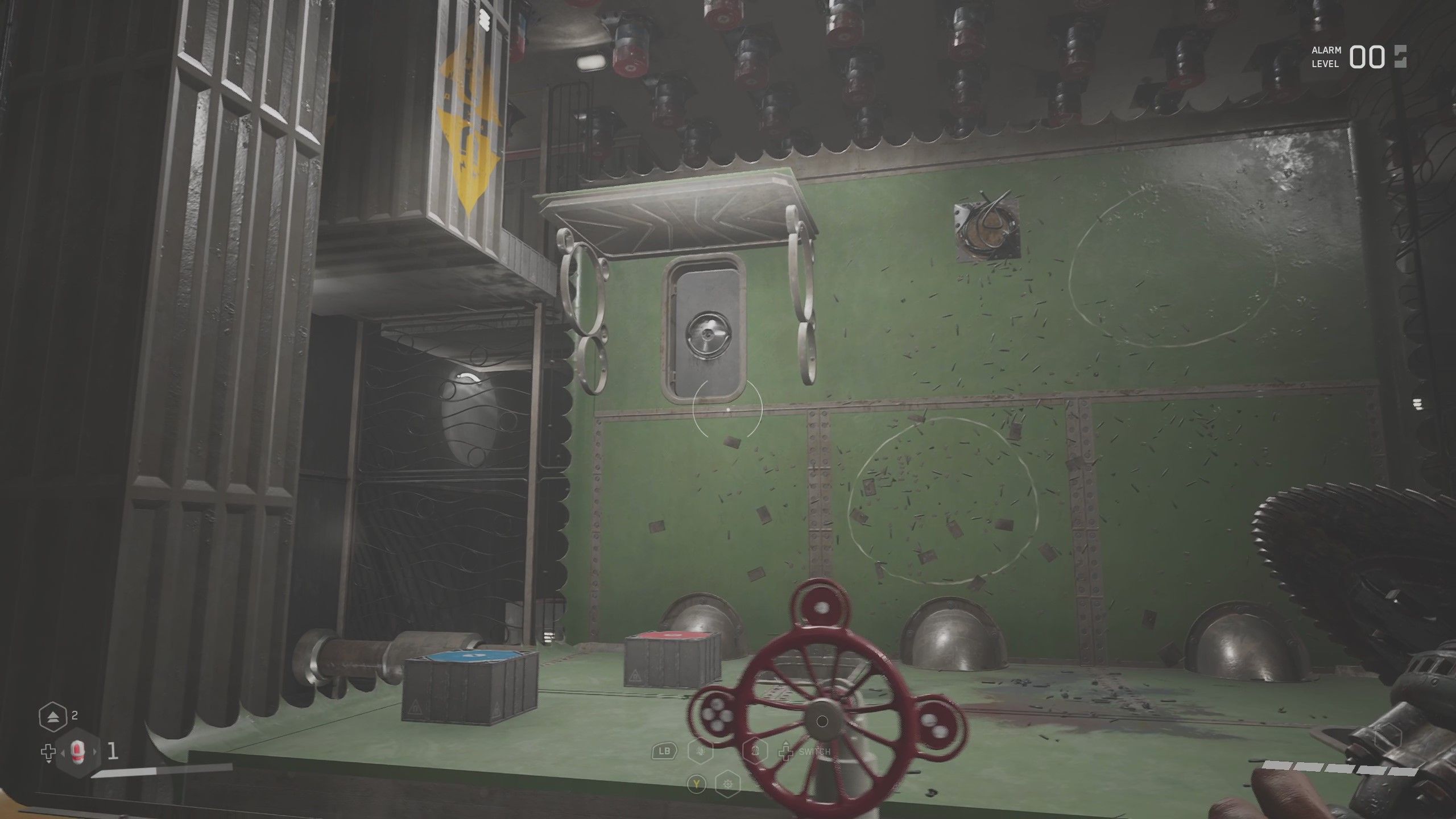This screenshot has height=819, width=1456.
Task: Click the SWITCH text label
Action: coord(814,751)
